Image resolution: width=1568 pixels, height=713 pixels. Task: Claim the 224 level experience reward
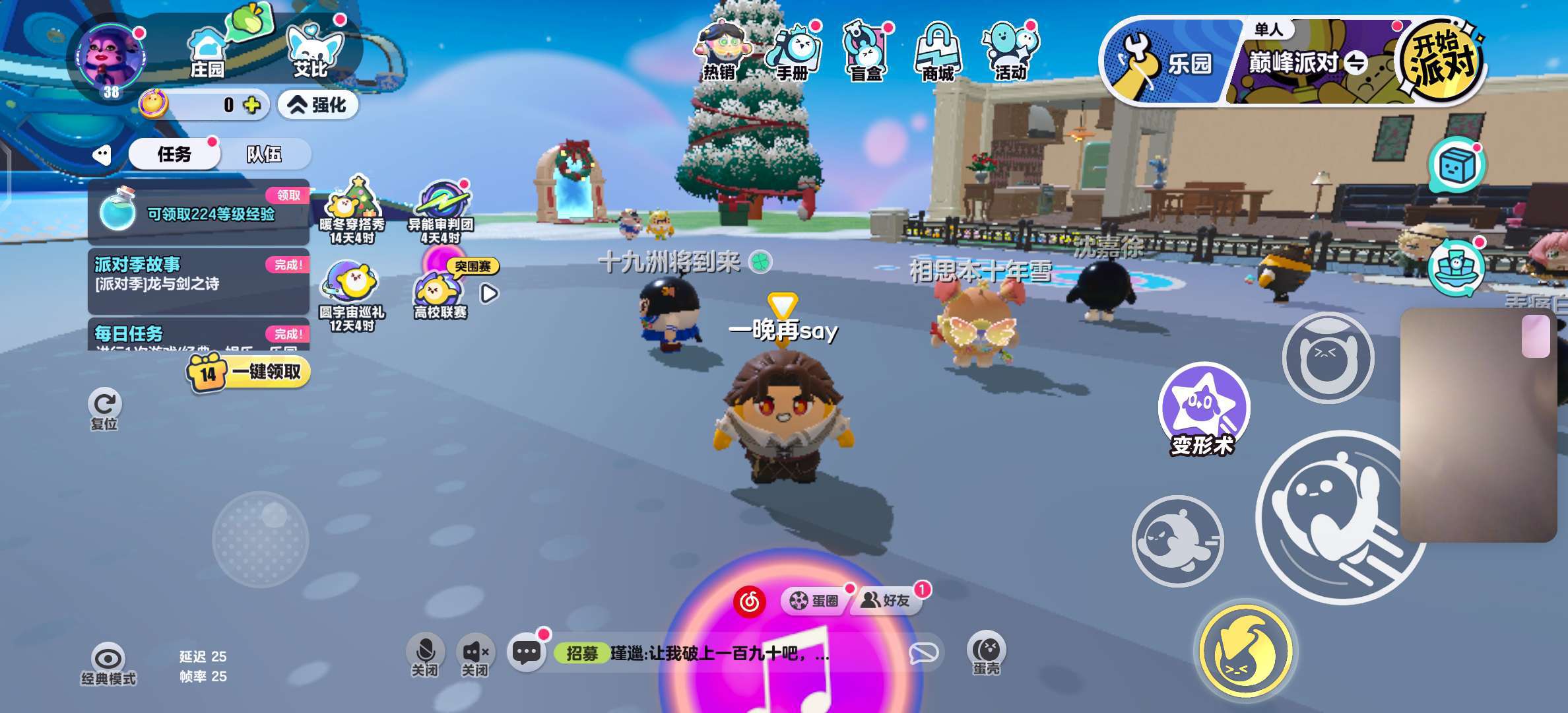198,213
